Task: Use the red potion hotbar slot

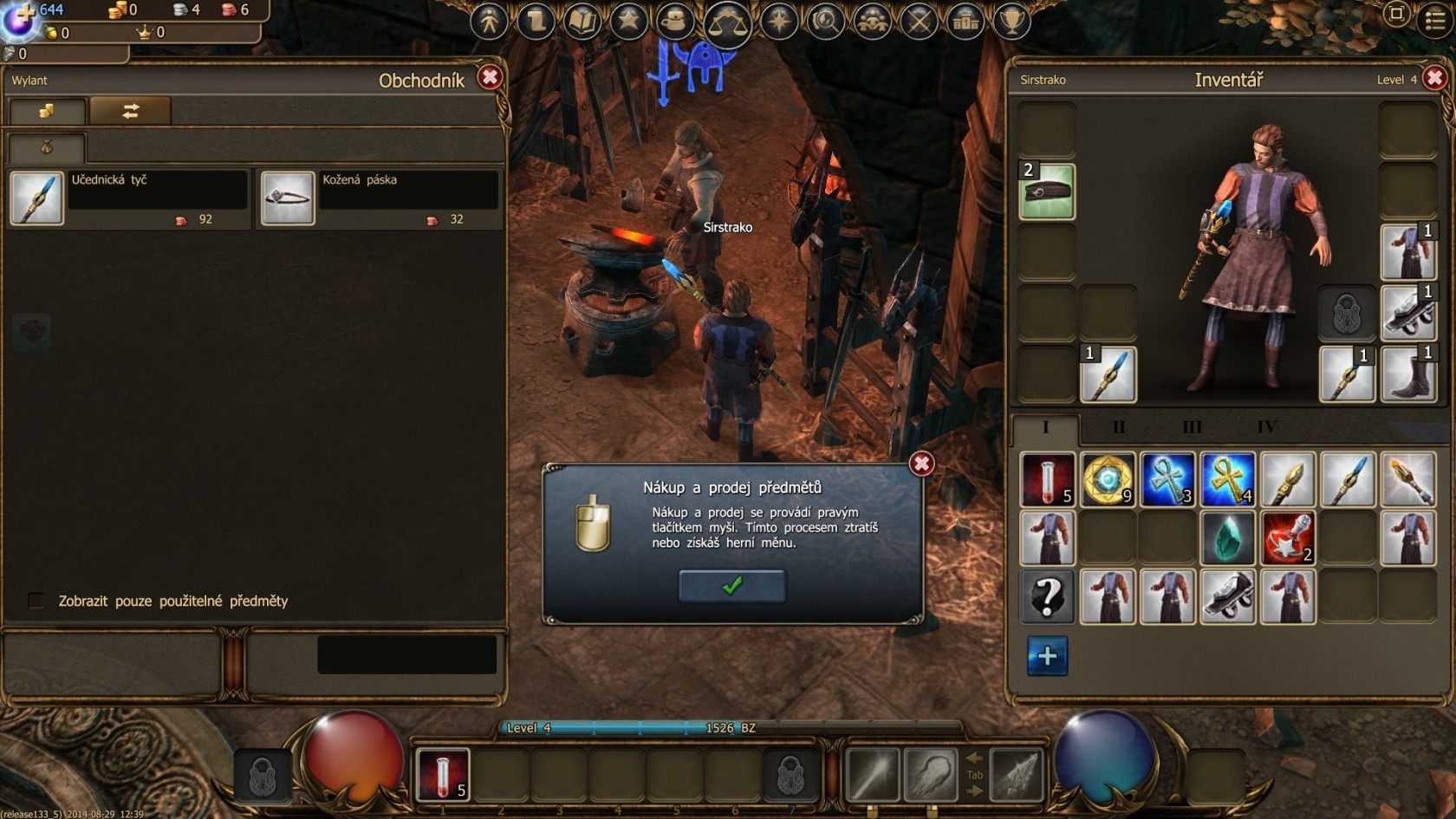Action: click(443, 773)
